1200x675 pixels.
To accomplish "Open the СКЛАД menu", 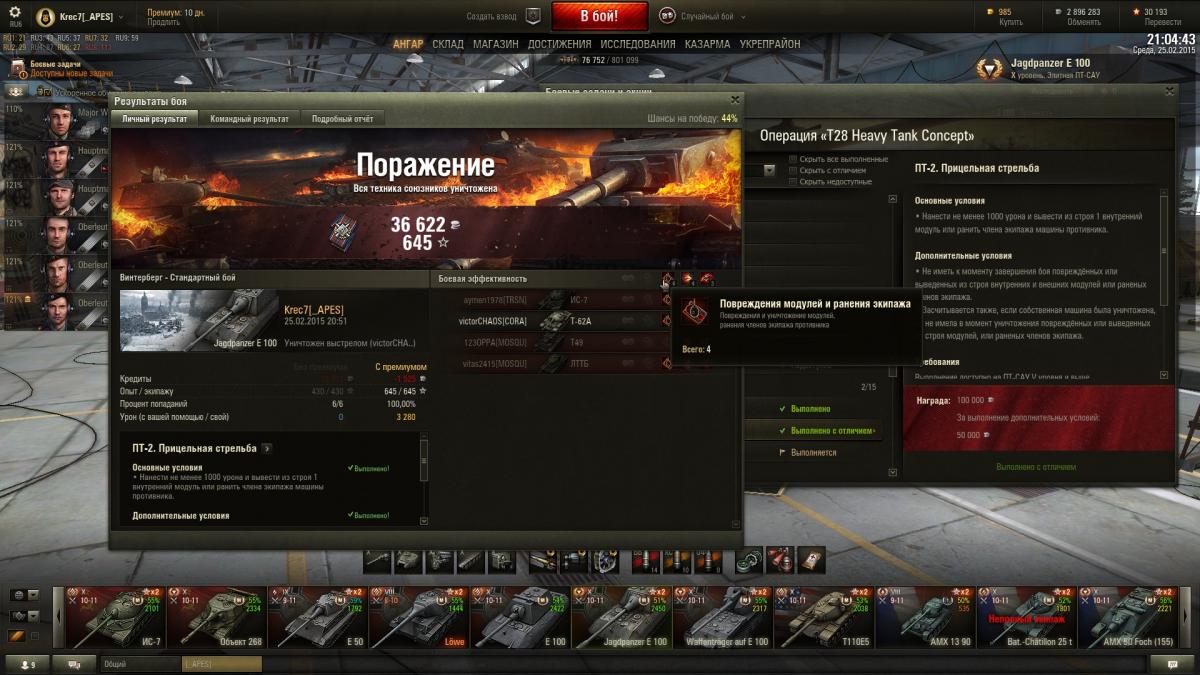I will click(x=448, y=44).
